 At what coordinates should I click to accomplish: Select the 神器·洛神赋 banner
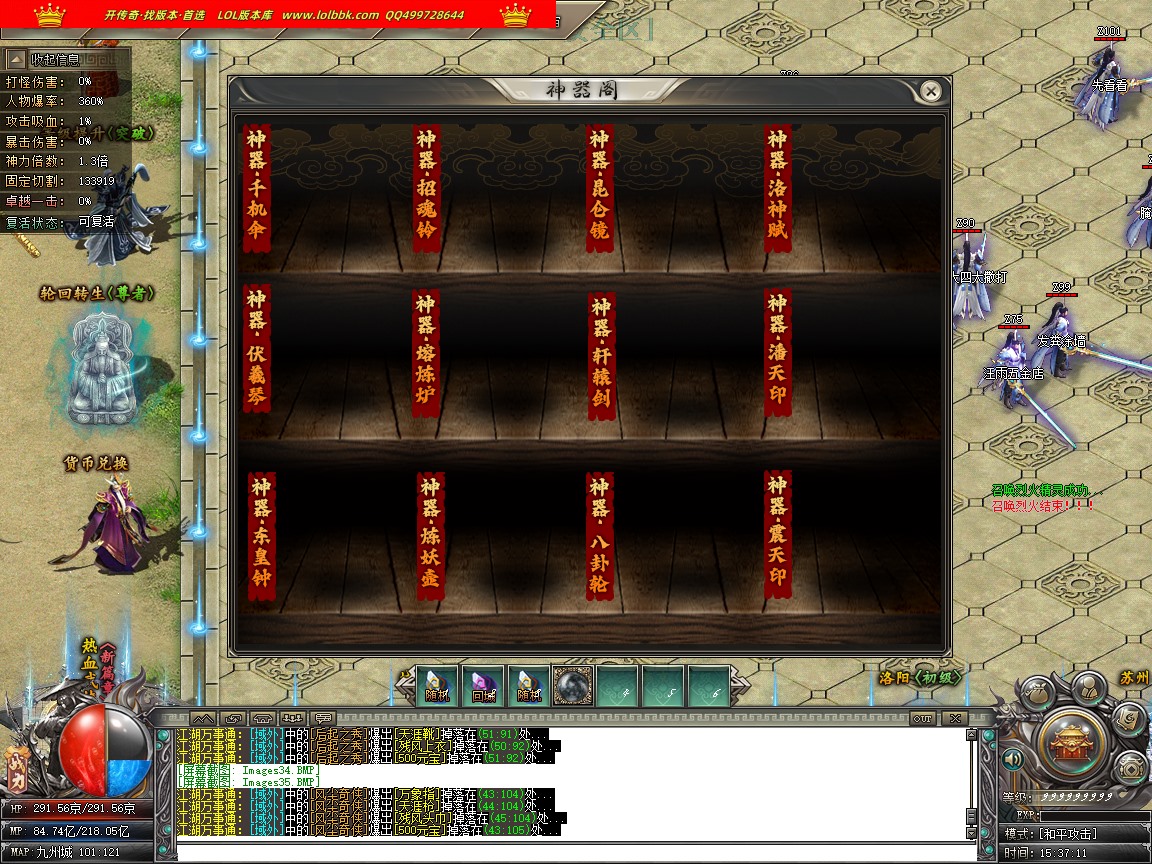[x=777, y=189]
